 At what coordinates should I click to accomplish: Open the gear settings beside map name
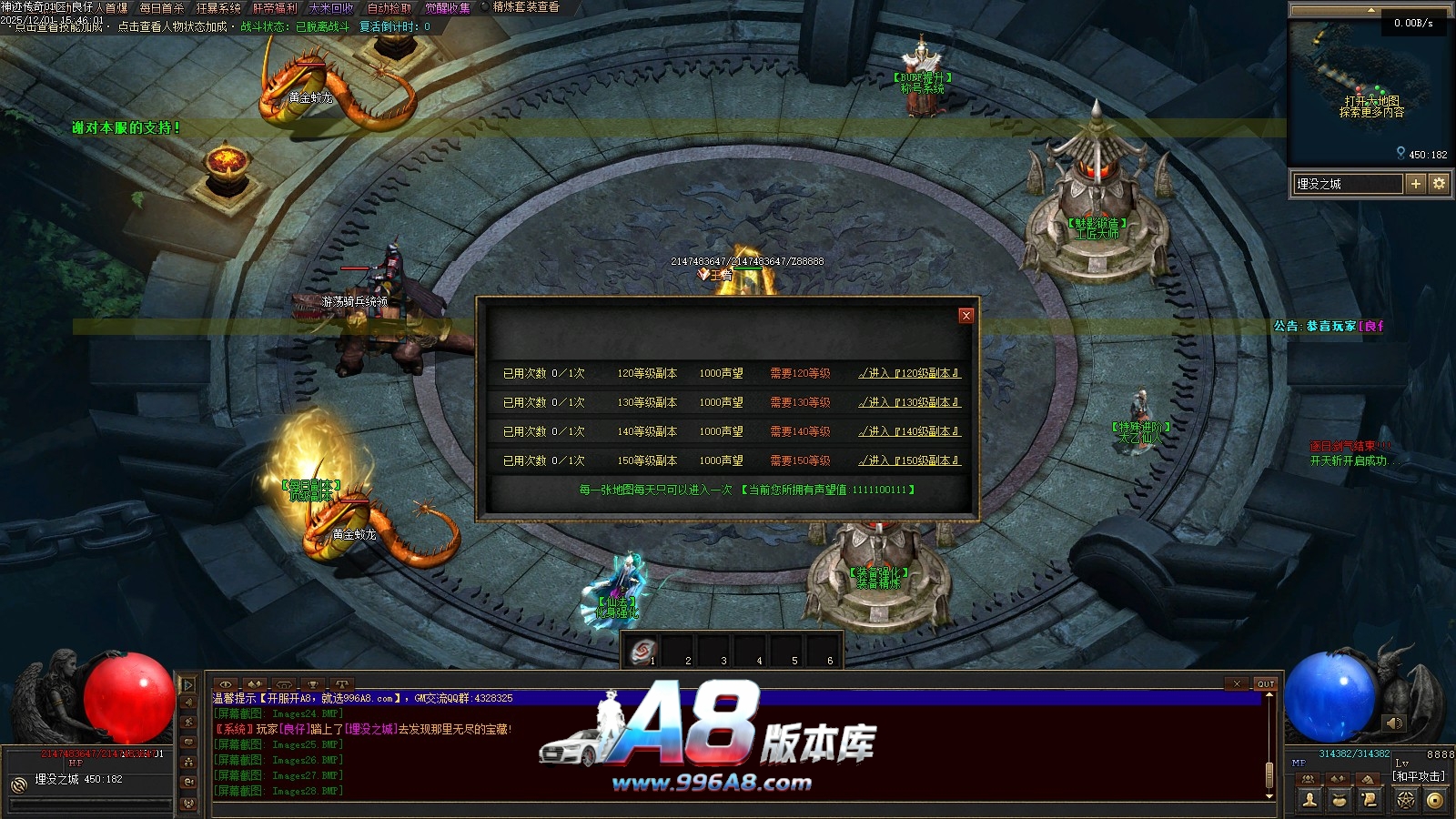1439,184
